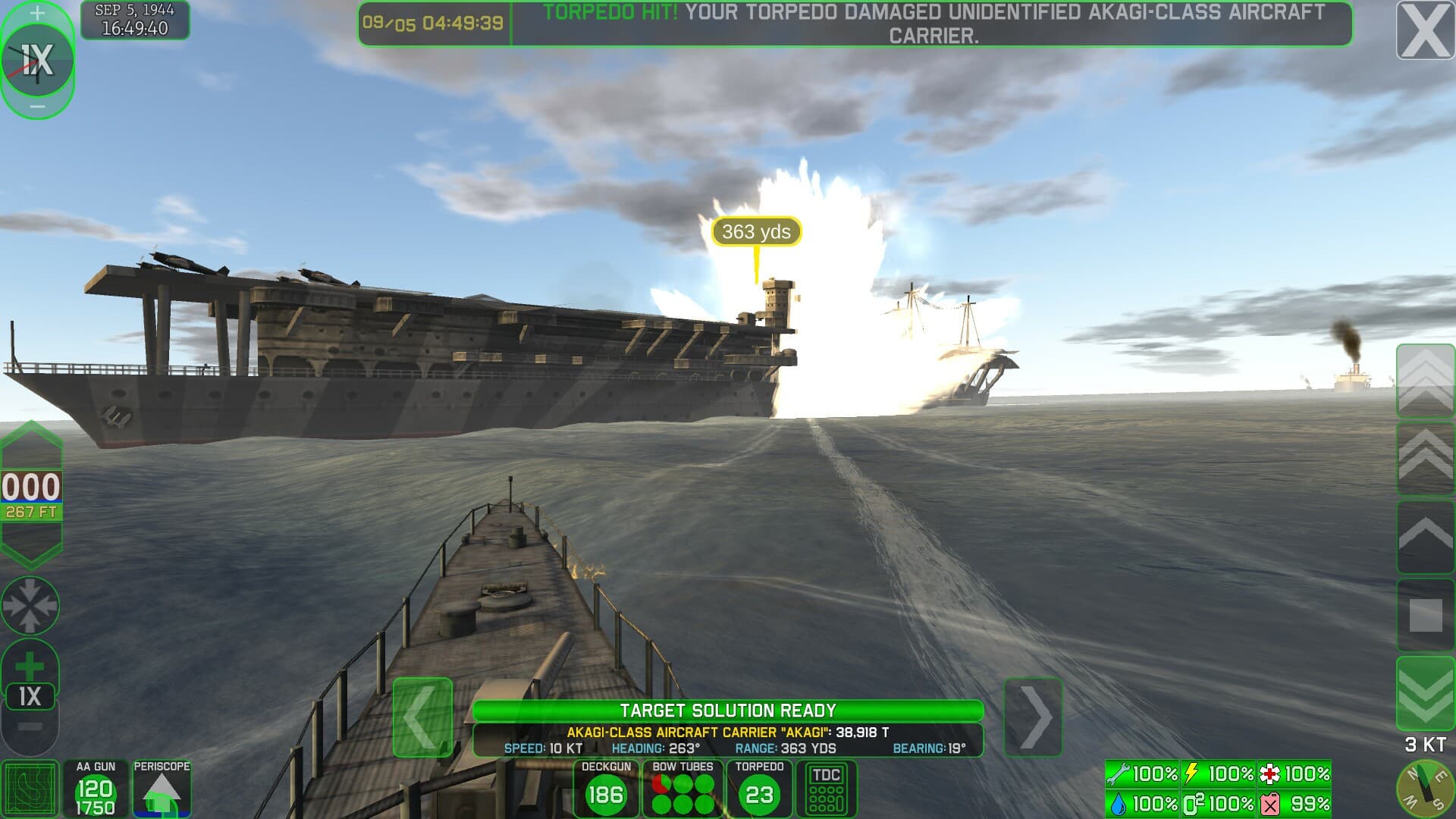The height and width of the screenshot is (819, 1456).
Task: Stop engines with the square button
Action: coord(1425,615)
